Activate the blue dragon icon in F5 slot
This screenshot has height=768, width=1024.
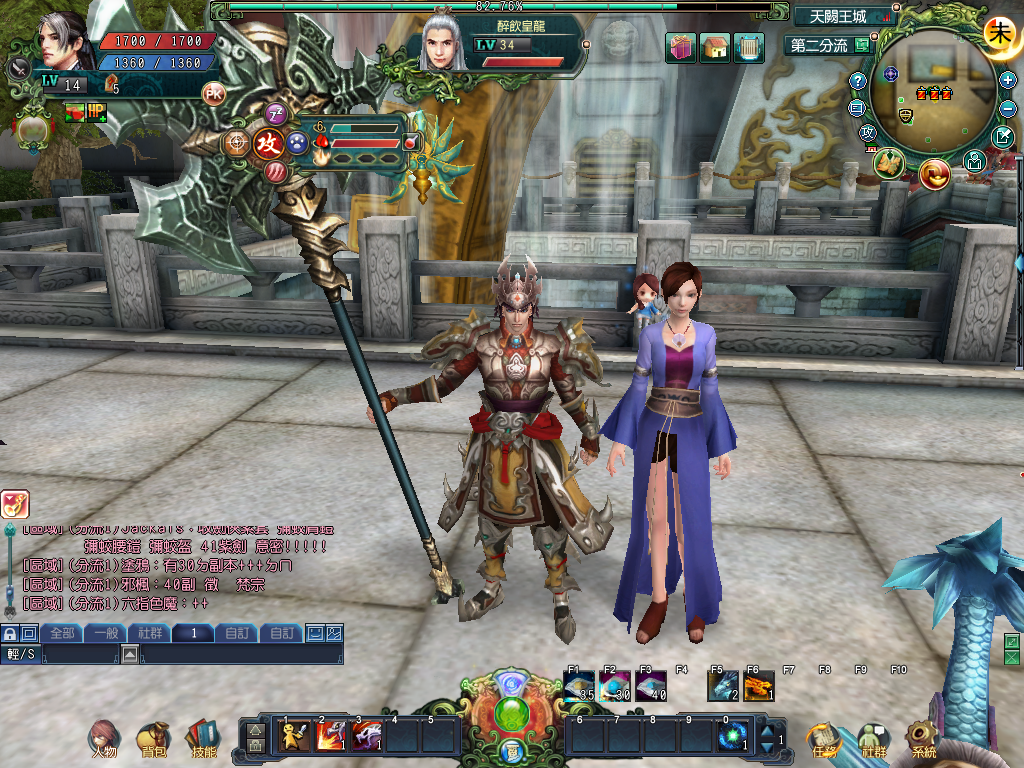click(721, 685)
